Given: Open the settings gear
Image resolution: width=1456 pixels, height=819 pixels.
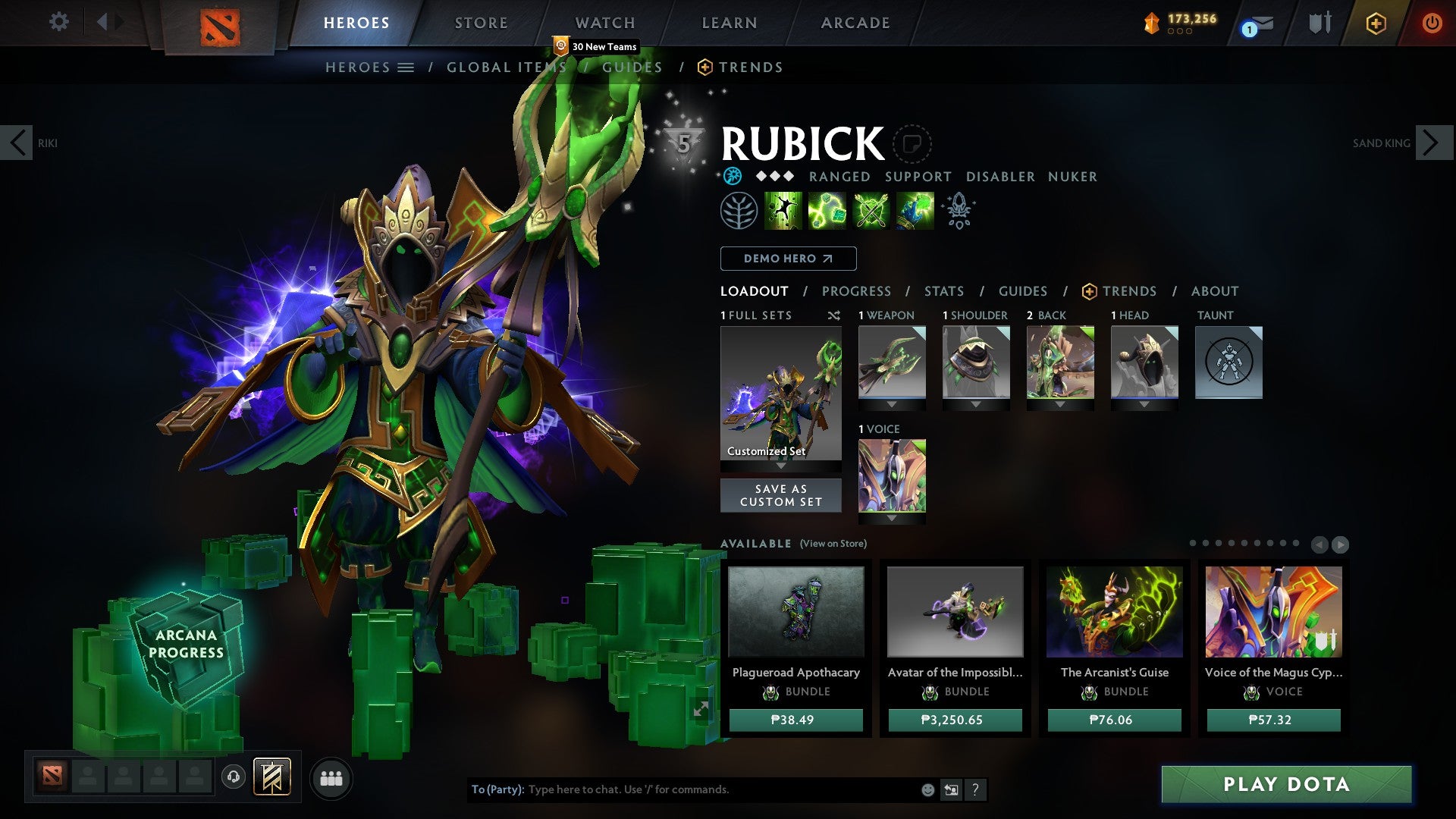Looking at the screenshot, I should (58, 22).
